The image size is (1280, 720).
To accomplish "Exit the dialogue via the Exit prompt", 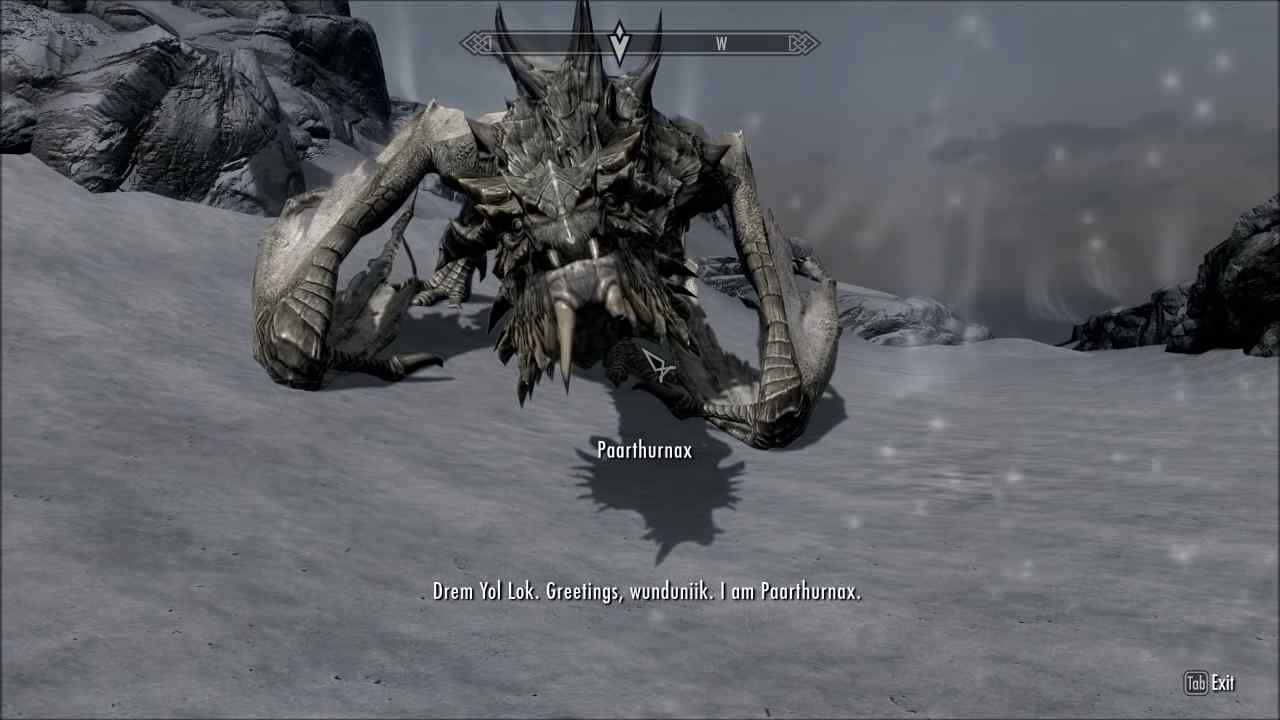I will pyautogui.click(x=1224, y=683).
